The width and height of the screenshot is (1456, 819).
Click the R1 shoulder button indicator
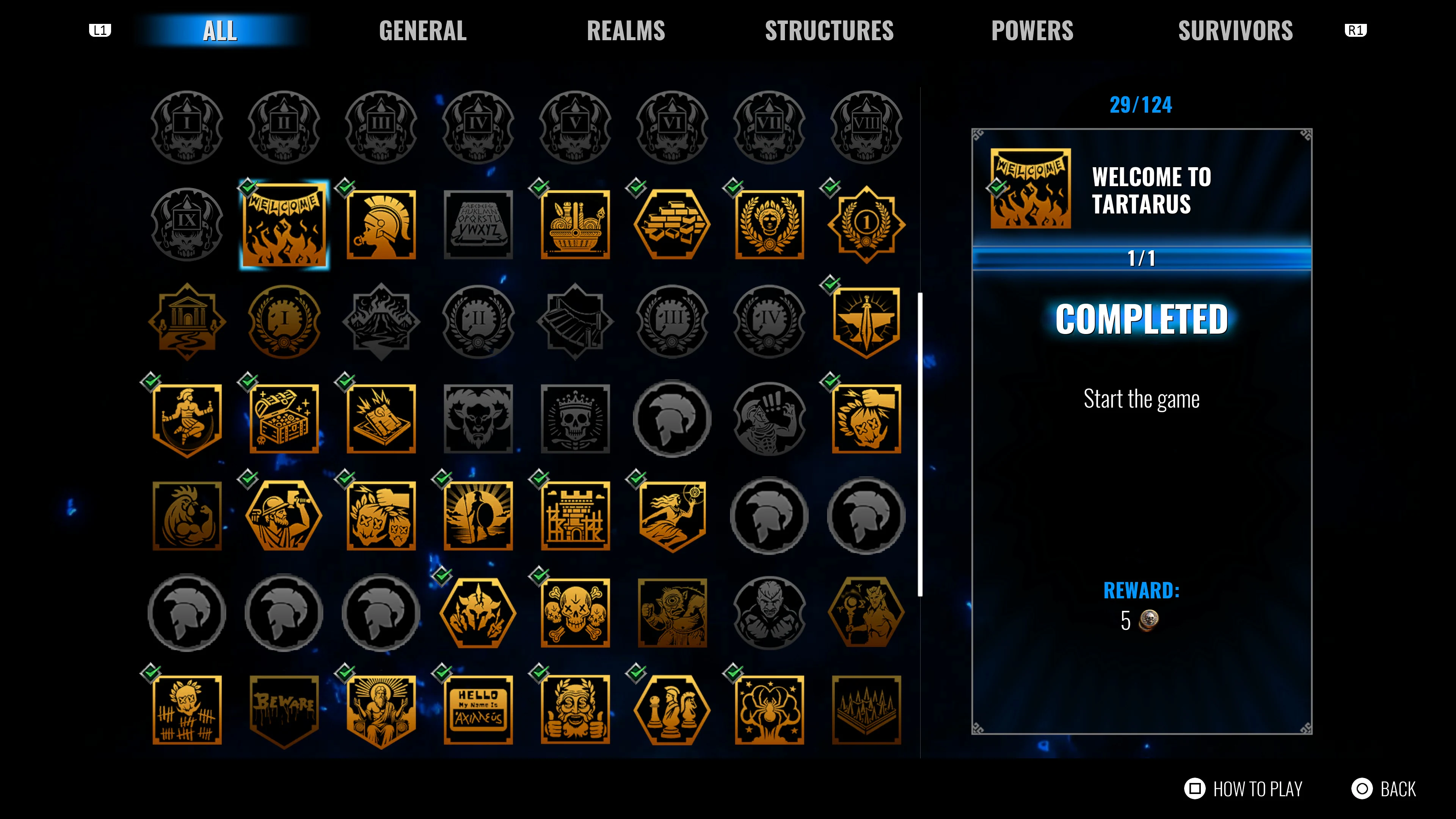coord(1356,30)
